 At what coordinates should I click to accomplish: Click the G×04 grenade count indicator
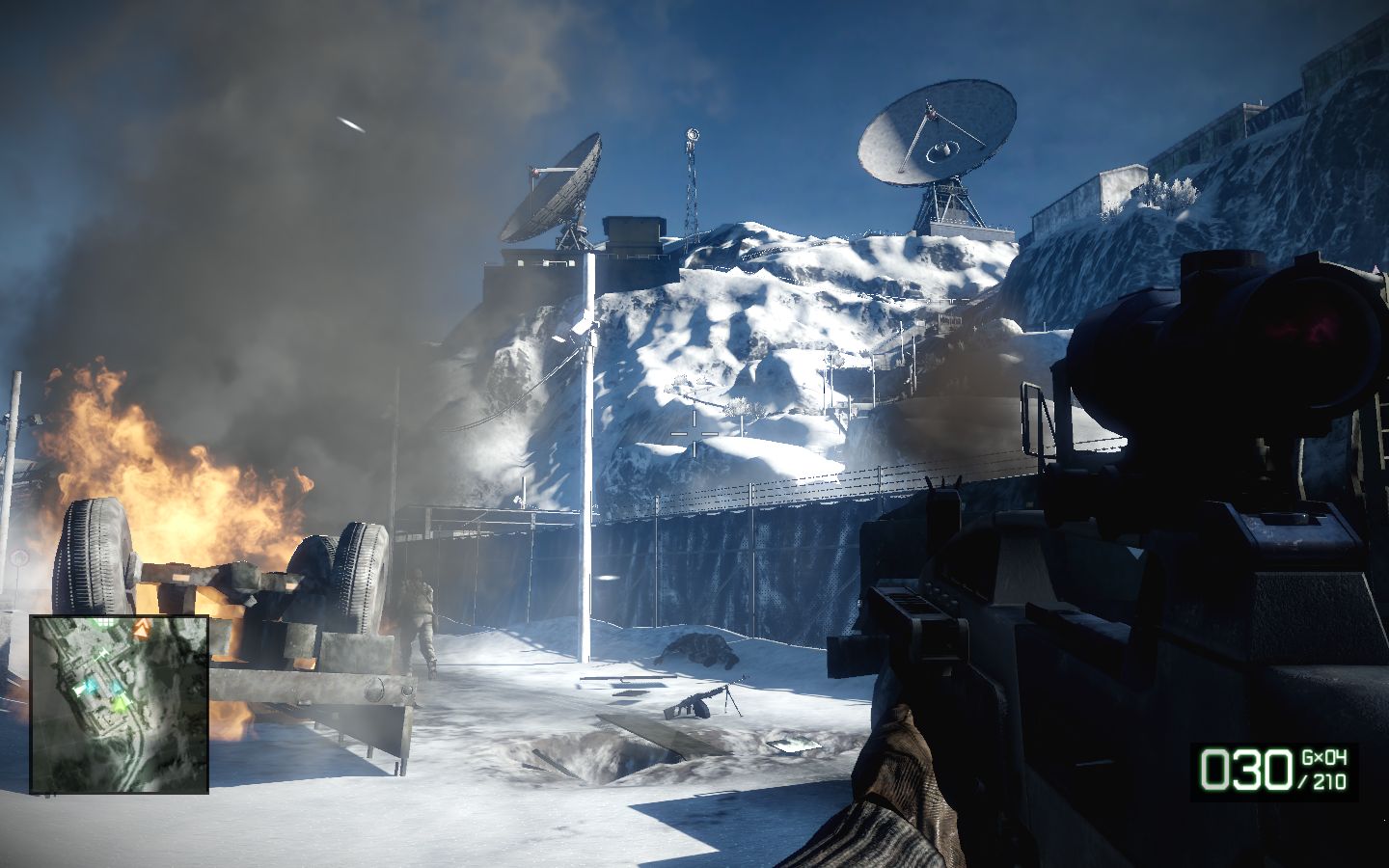tap(1323, 757)
